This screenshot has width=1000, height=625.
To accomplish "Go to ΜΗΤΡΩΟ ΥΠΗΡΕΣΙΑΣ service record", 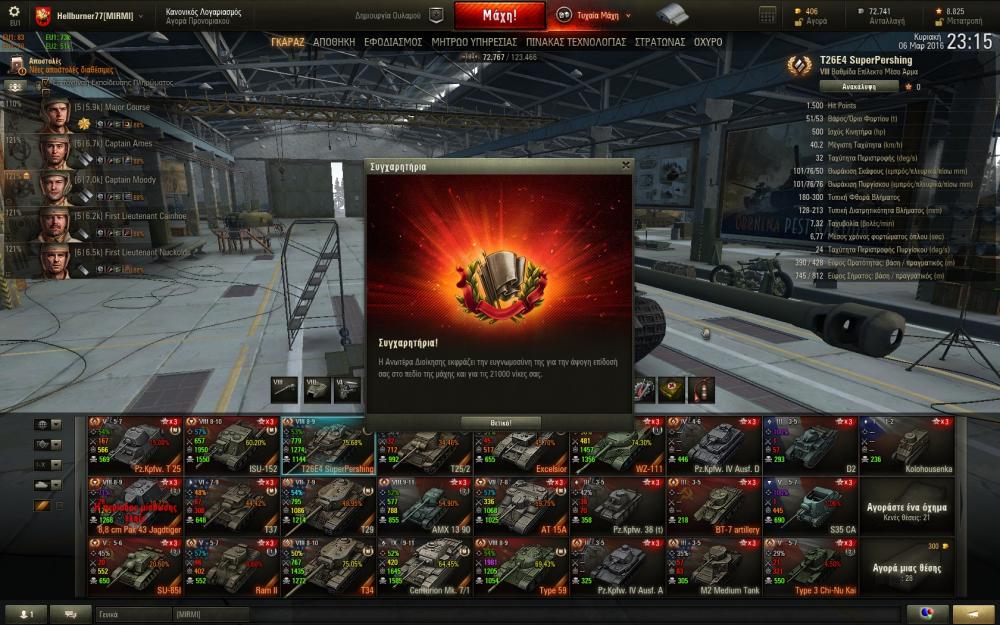I will [x=474, y=43].
